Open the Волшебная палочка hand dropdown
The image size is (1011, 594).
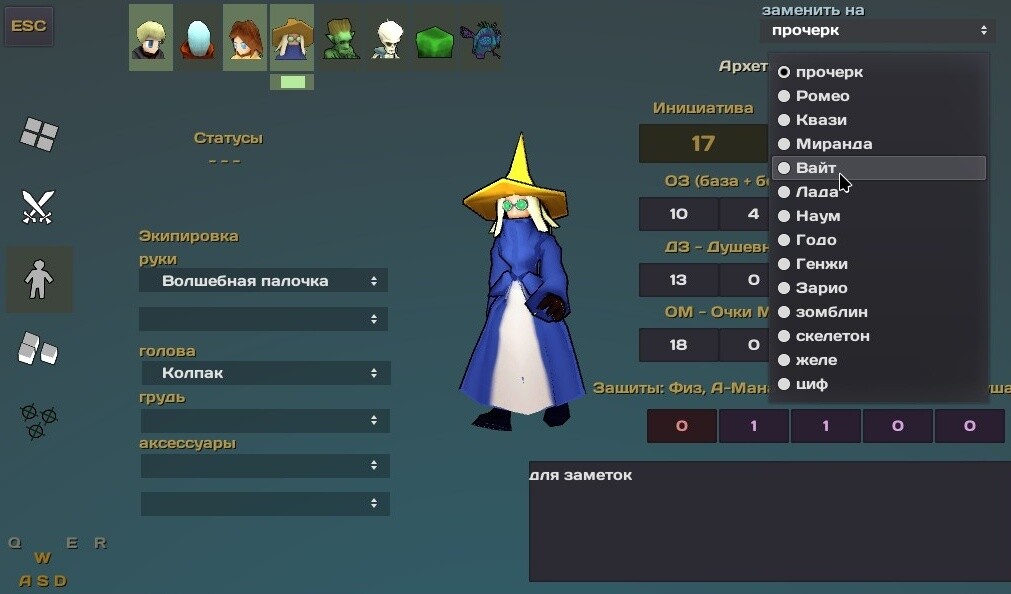(x=263, y=281)
